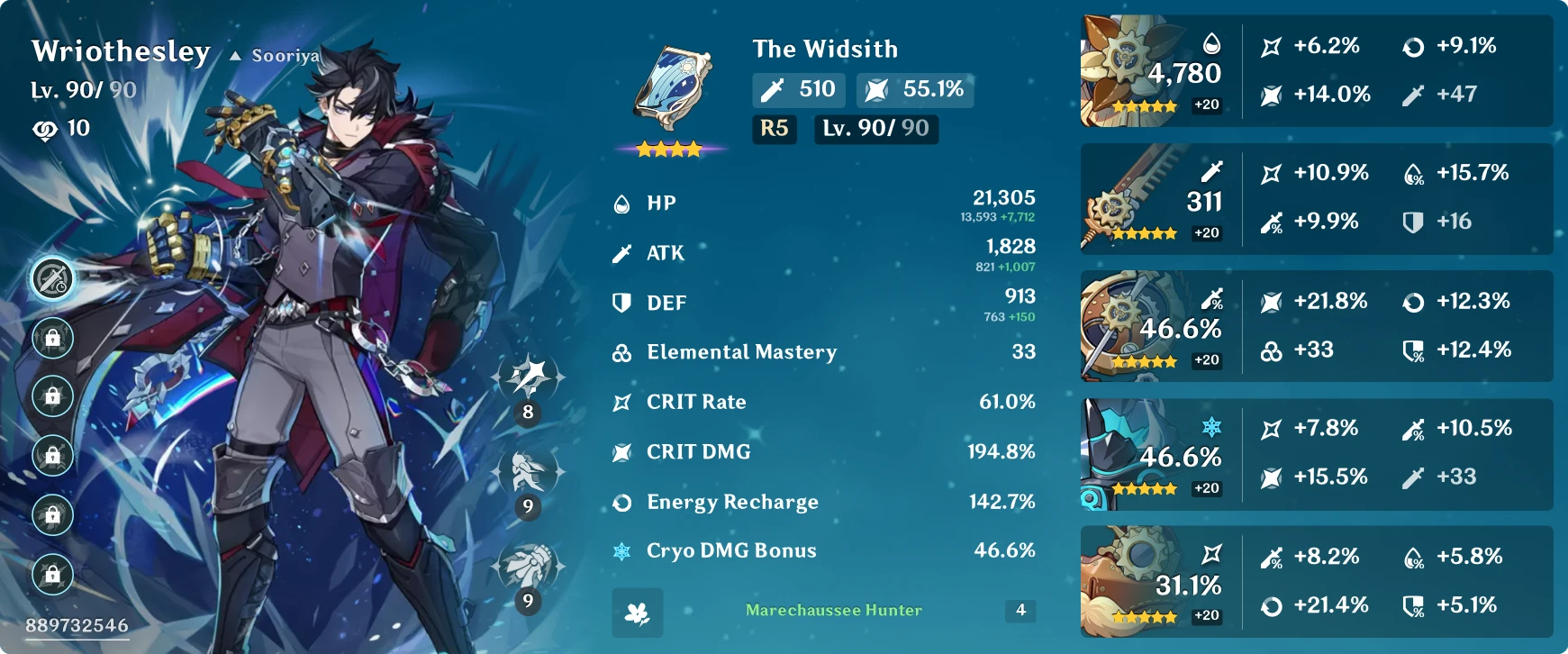
Task: Click the R5 refinement badge
Action: click(775, 130)
